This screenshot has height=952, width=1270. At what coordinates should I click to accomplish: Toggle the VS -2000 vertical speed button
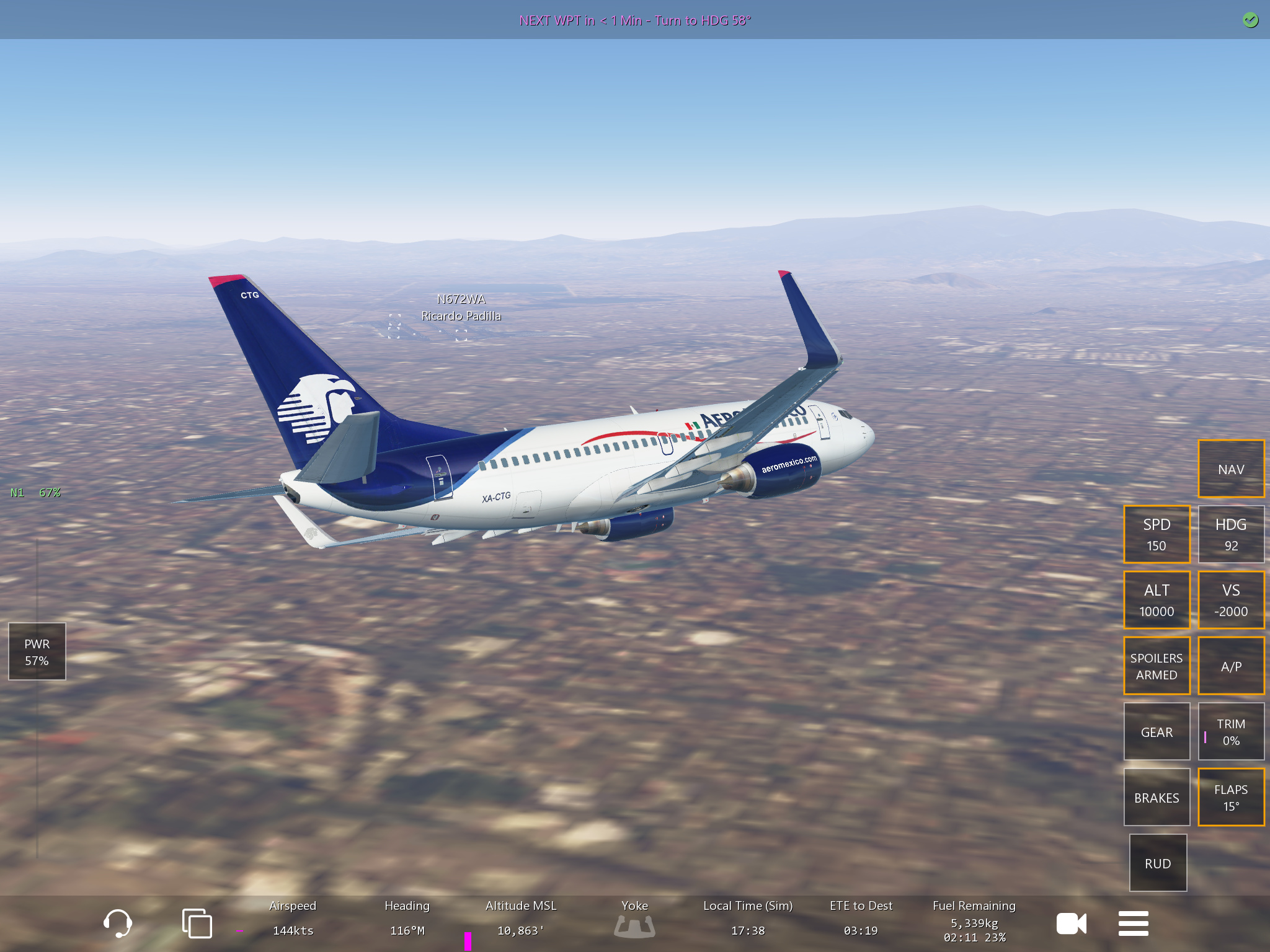(x=1230, y=600)
